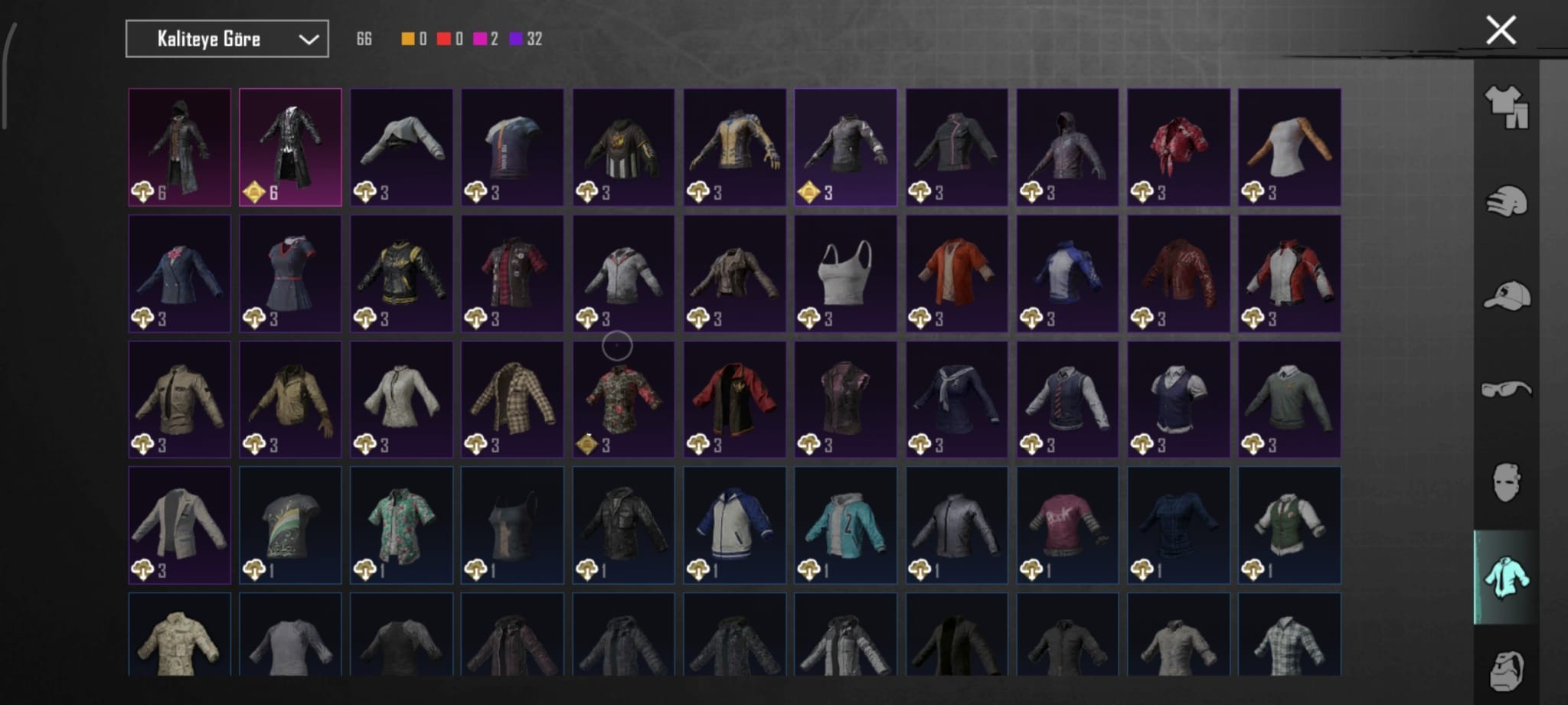Pick the maroon t-shirt with pink print

coord(1067,525)
